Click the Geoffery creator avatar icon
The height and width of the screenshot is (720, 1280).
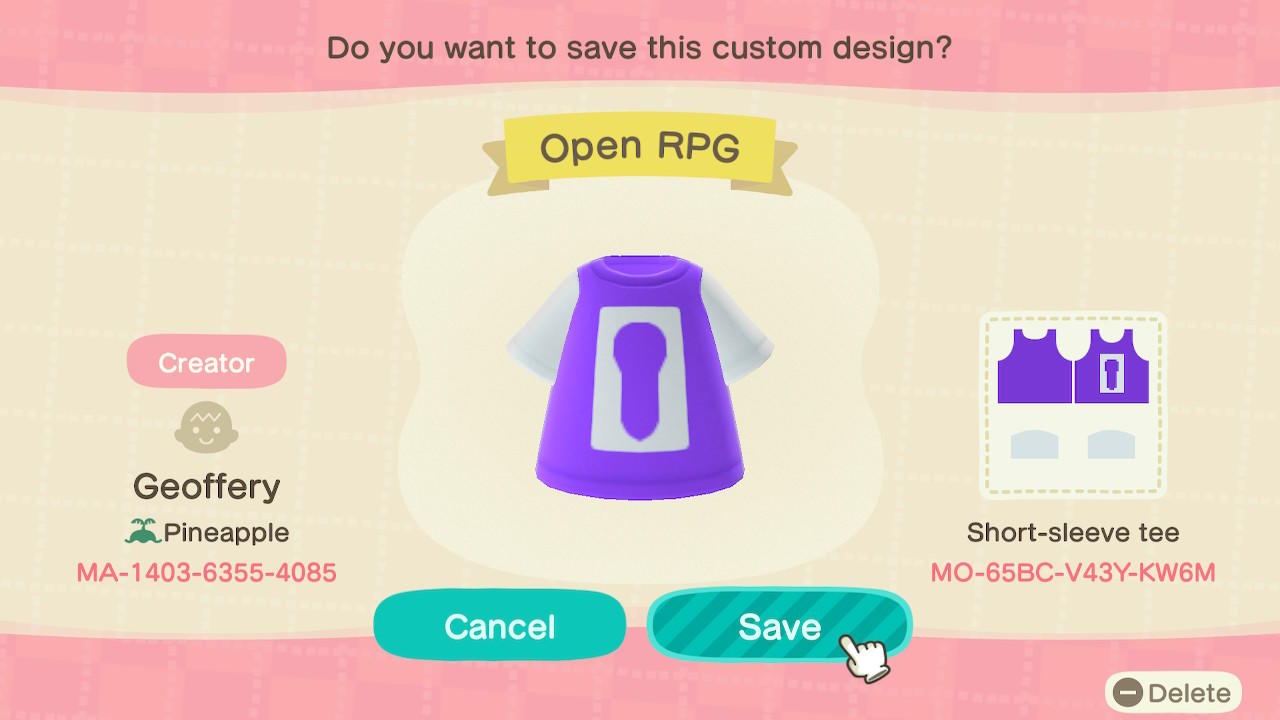(x=206, y=428)
